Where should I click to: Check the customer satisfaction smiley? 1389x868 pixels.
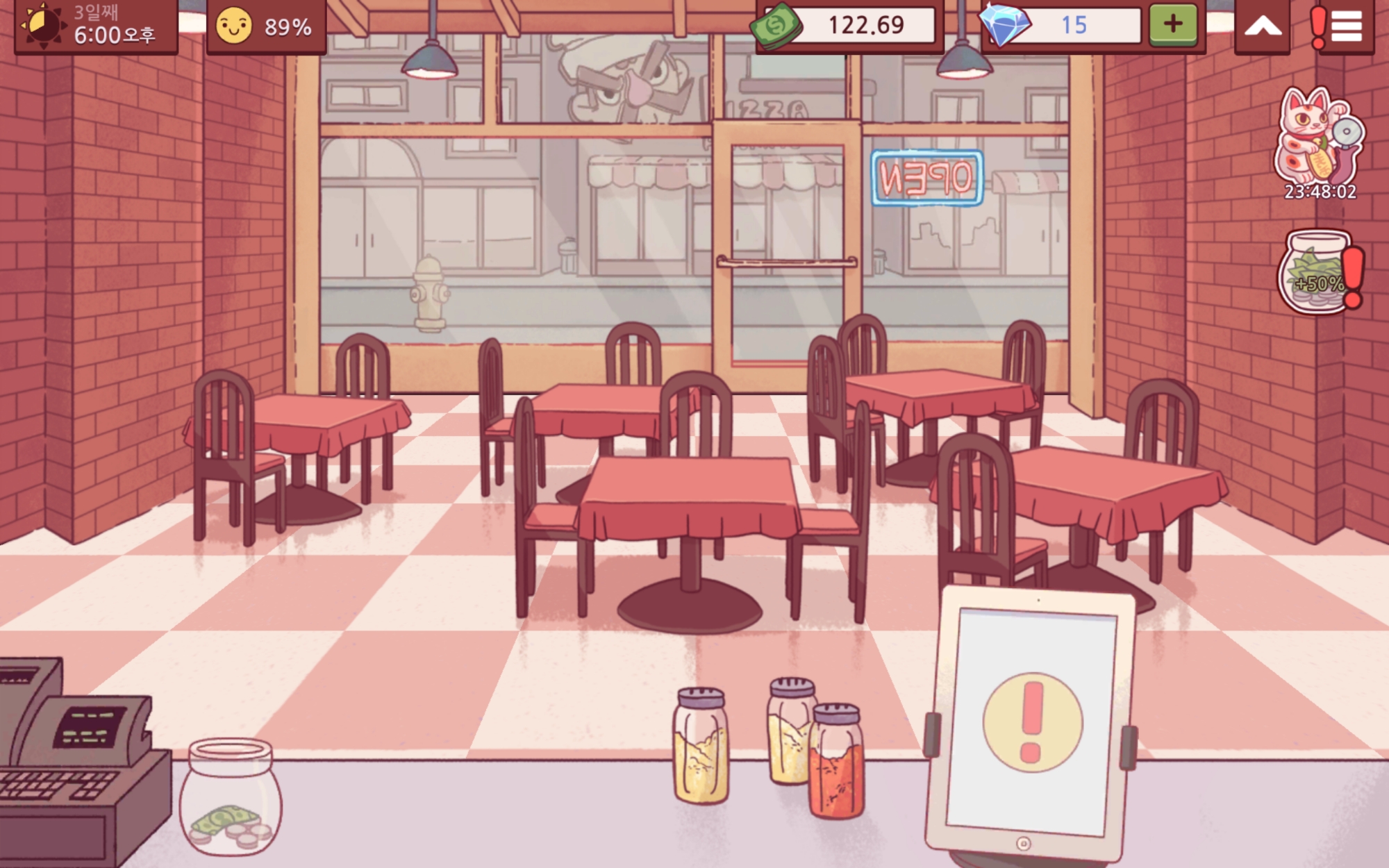tap(234, 26)
